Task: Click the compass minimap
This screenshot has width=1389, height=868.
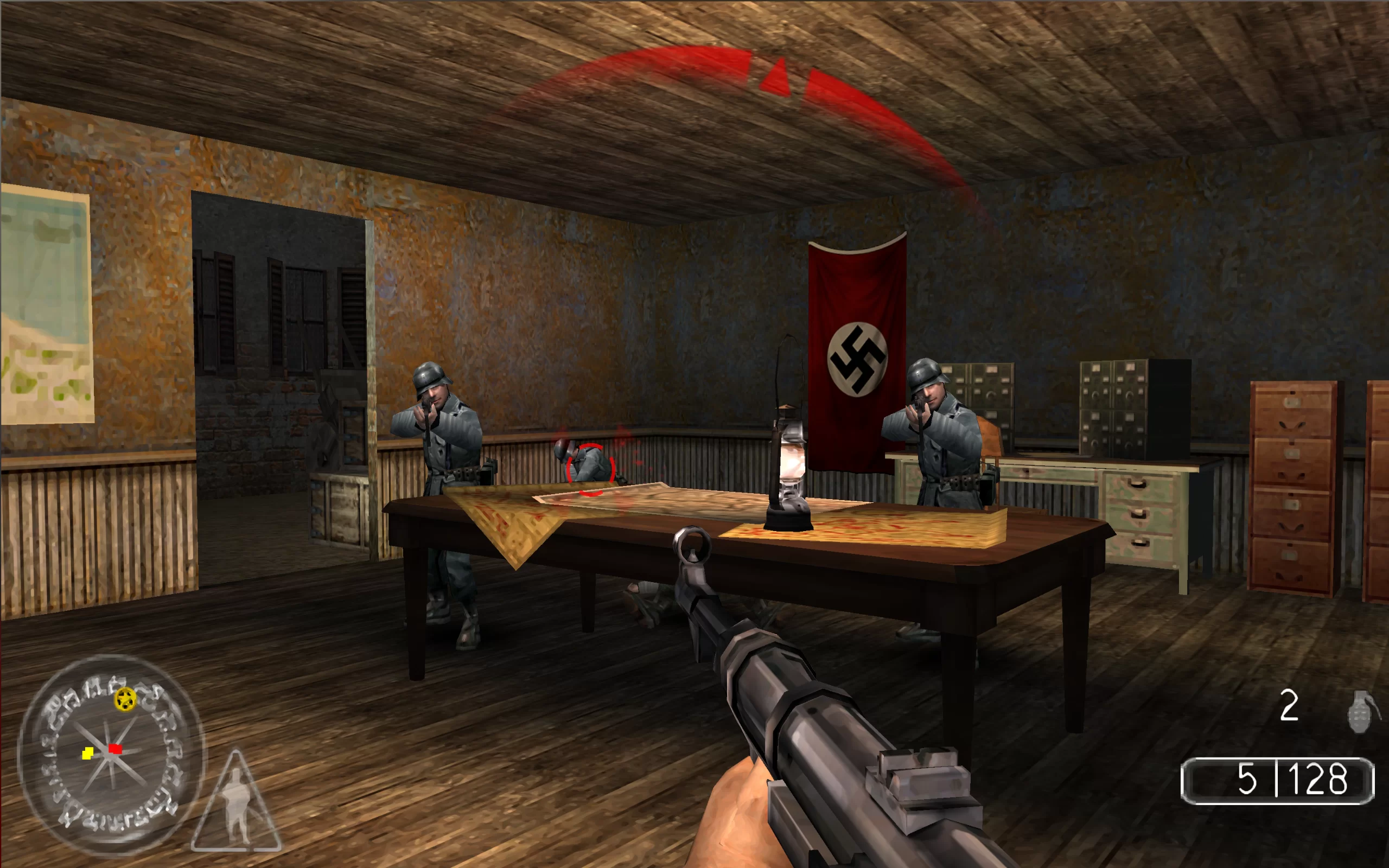Action: pyautogui.click(x=111, y=754)
